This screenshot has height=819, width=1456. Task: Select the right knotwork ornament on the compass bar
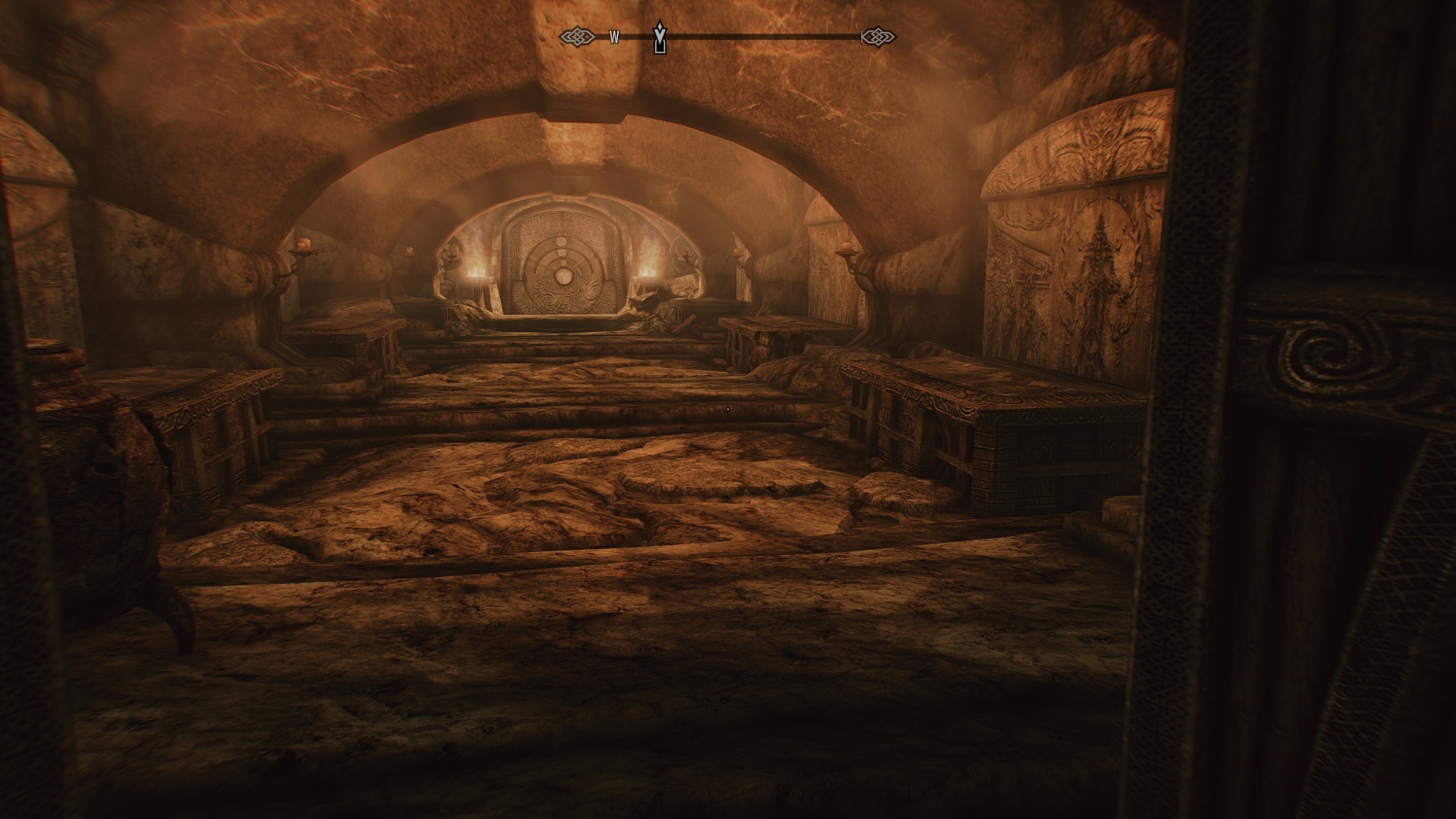pos(877,35)
